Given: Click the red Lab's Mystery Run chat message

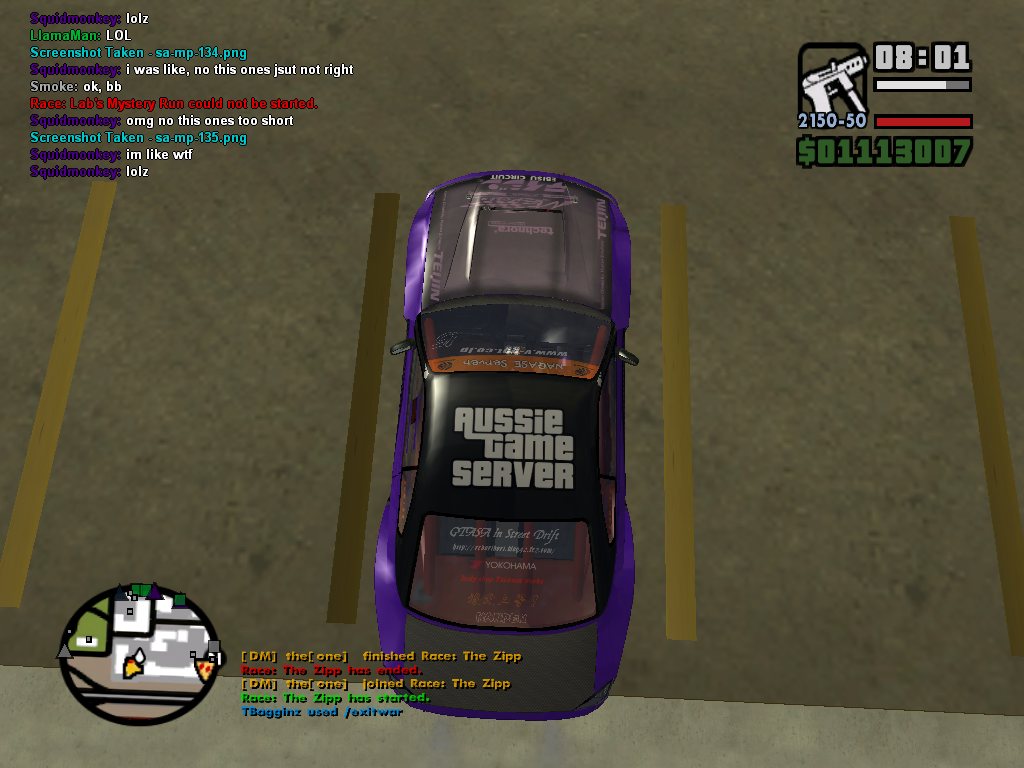Looking at the screenshot, I should [174, 103].
